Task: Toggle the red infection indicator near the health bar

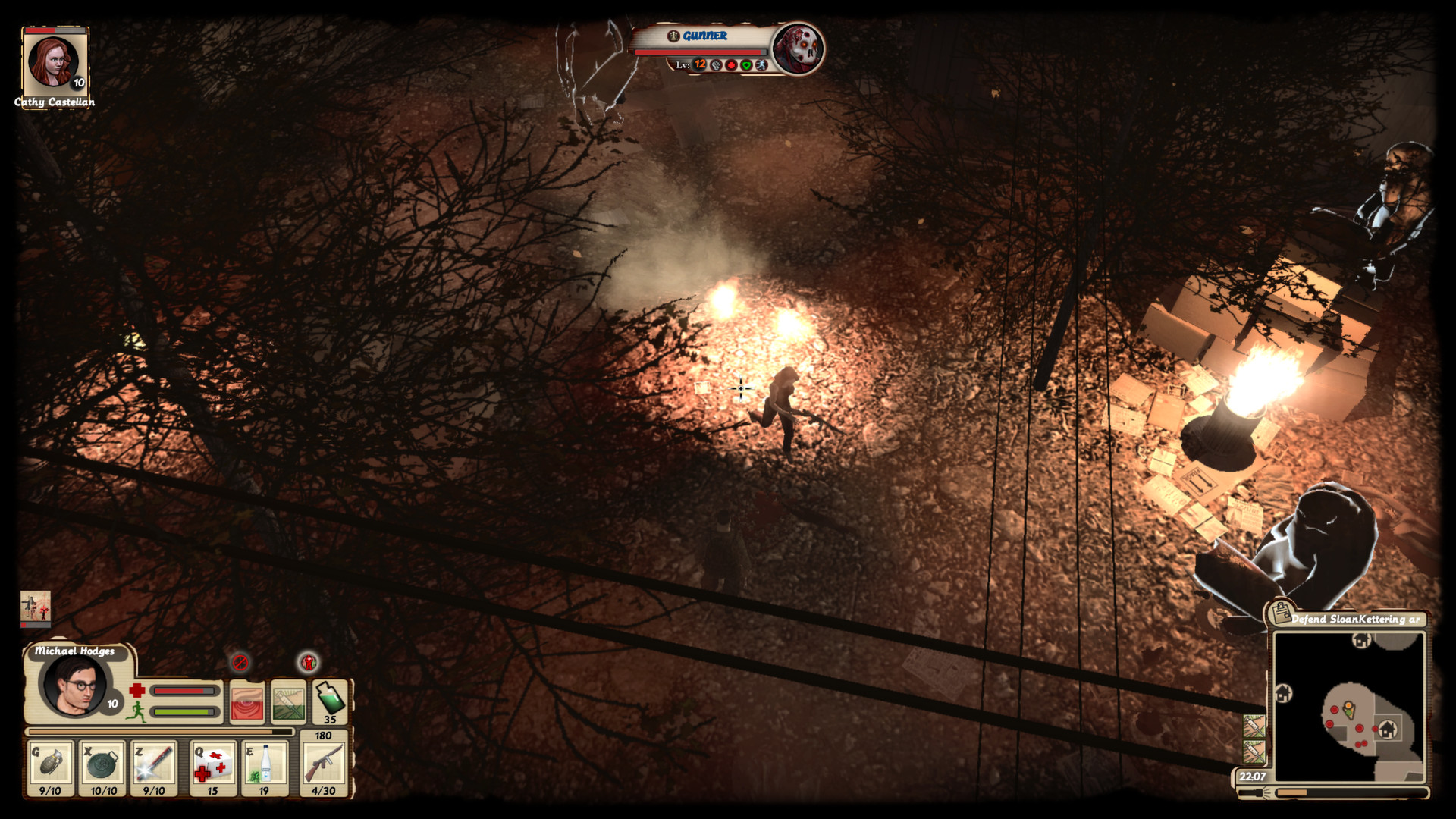Action: pyautogui.click(x=309, y=662)
